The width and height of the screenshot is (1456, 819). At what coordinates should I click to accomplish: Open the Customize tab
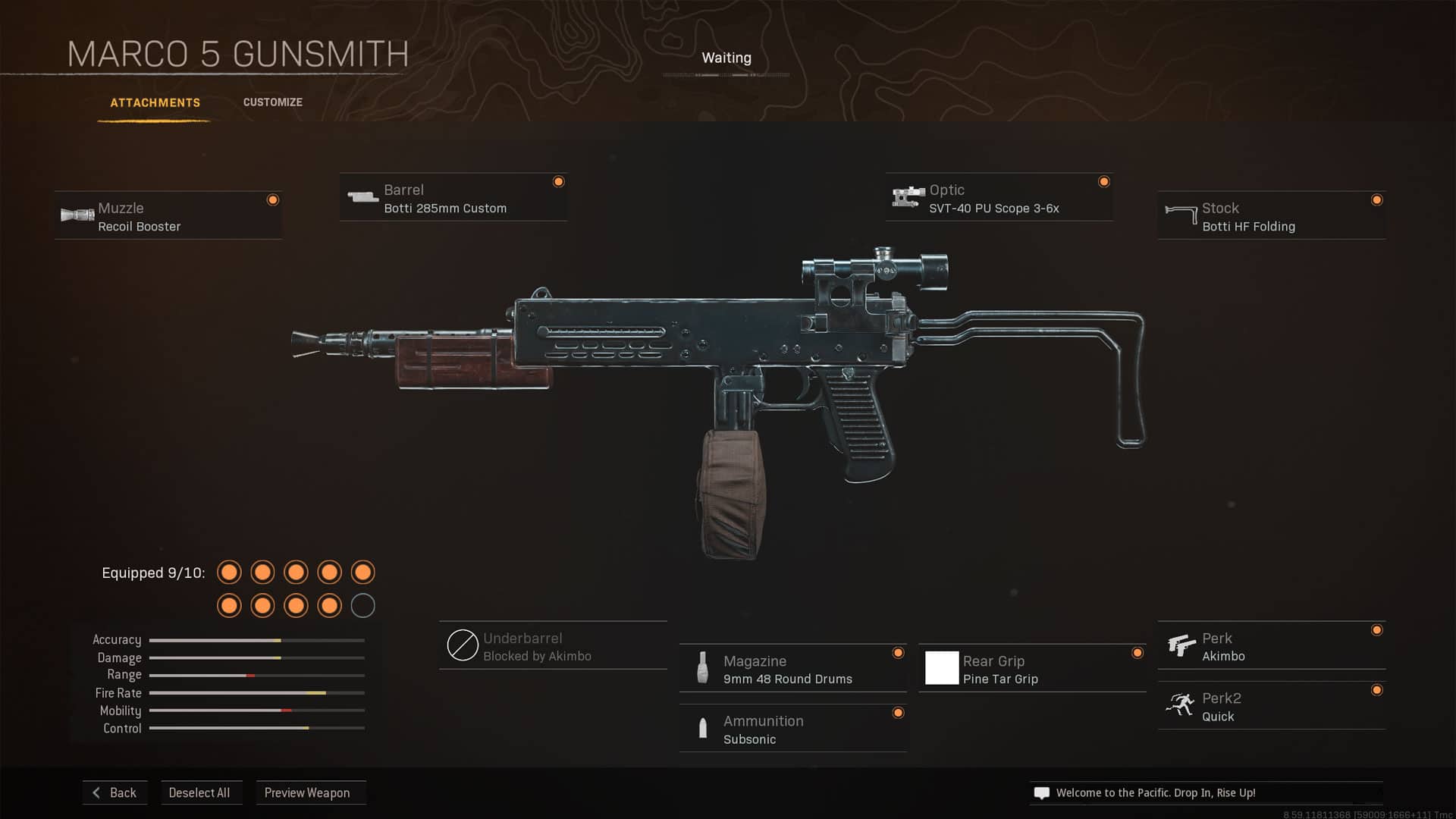(x=272, y=102)
